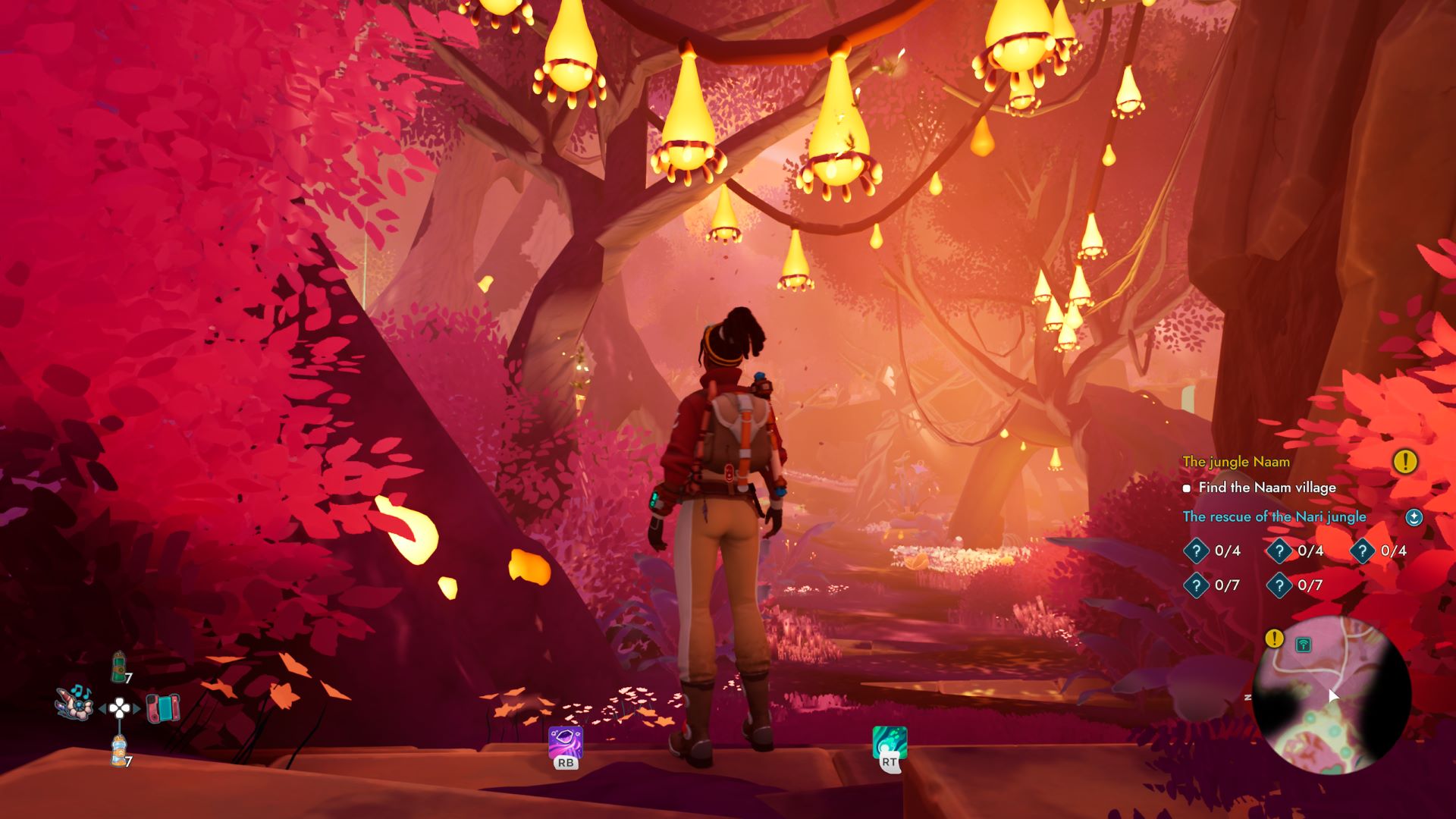The height and width of the screenshot is (819, 1456).
Task: Activate the green swirl ability icon
Action: click(x=890, y=742)
